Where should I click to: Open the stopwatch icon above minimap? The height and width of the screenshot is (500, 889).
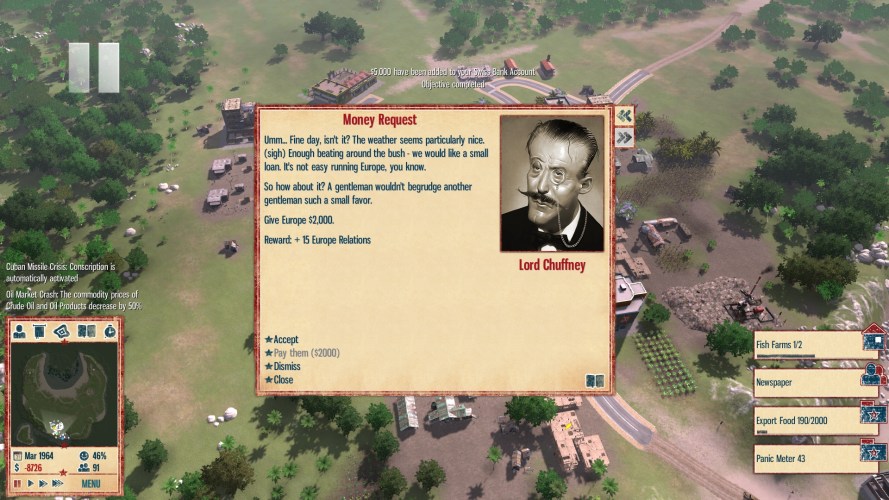109,331
